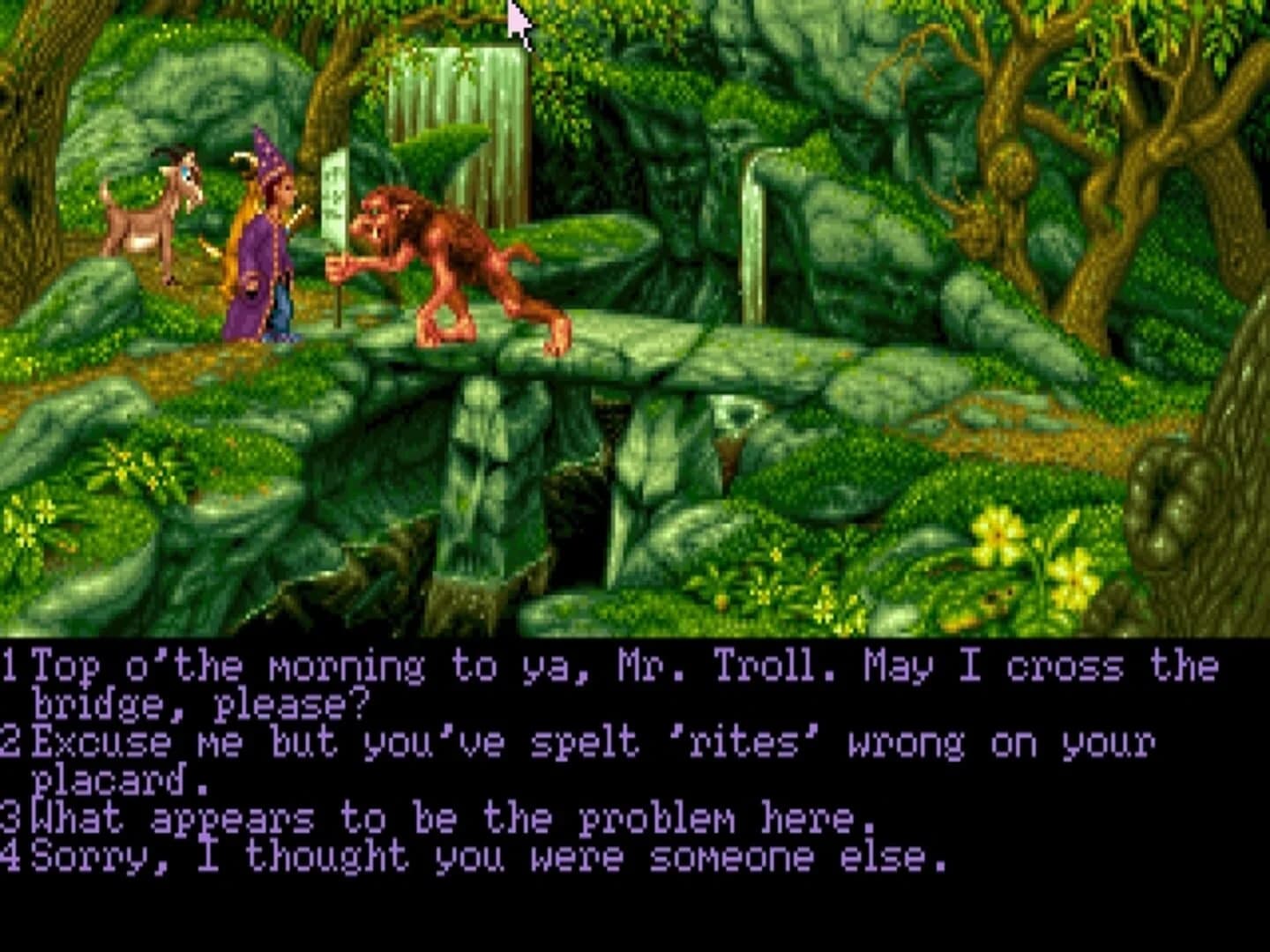Click the troll's wooden placard sign
Viewport: 1270px width, 952px height.
pos(336,194)
